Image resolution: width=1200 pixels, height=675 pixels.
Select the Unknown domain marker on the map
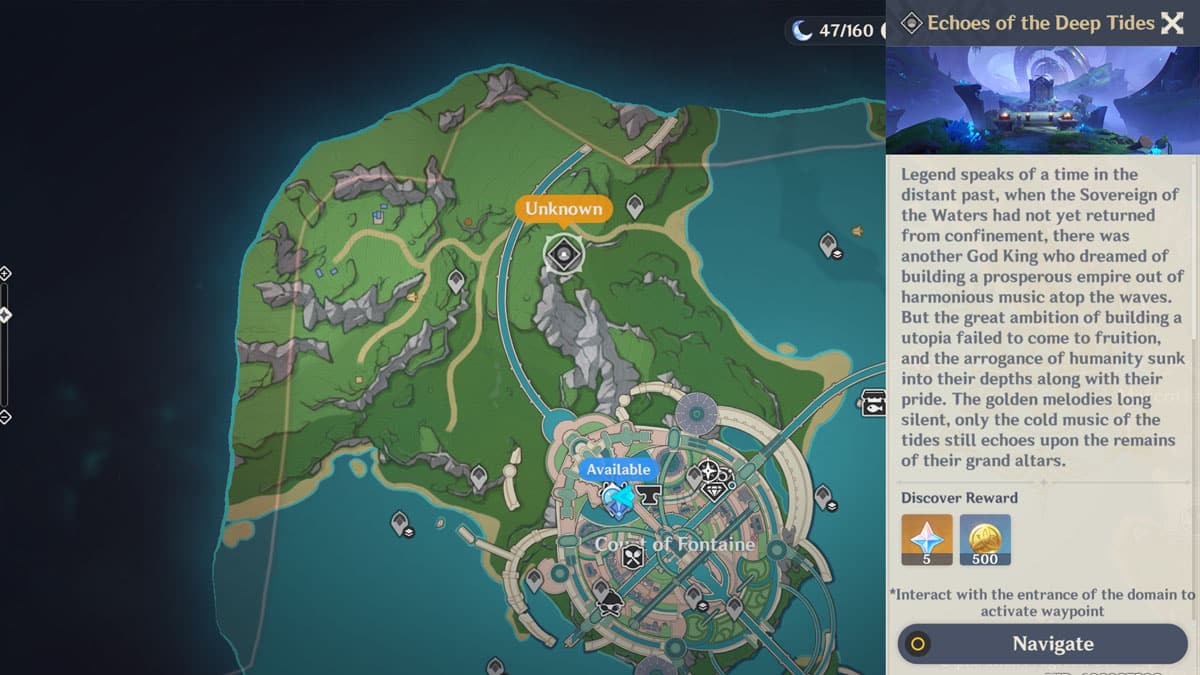(564, 254)
